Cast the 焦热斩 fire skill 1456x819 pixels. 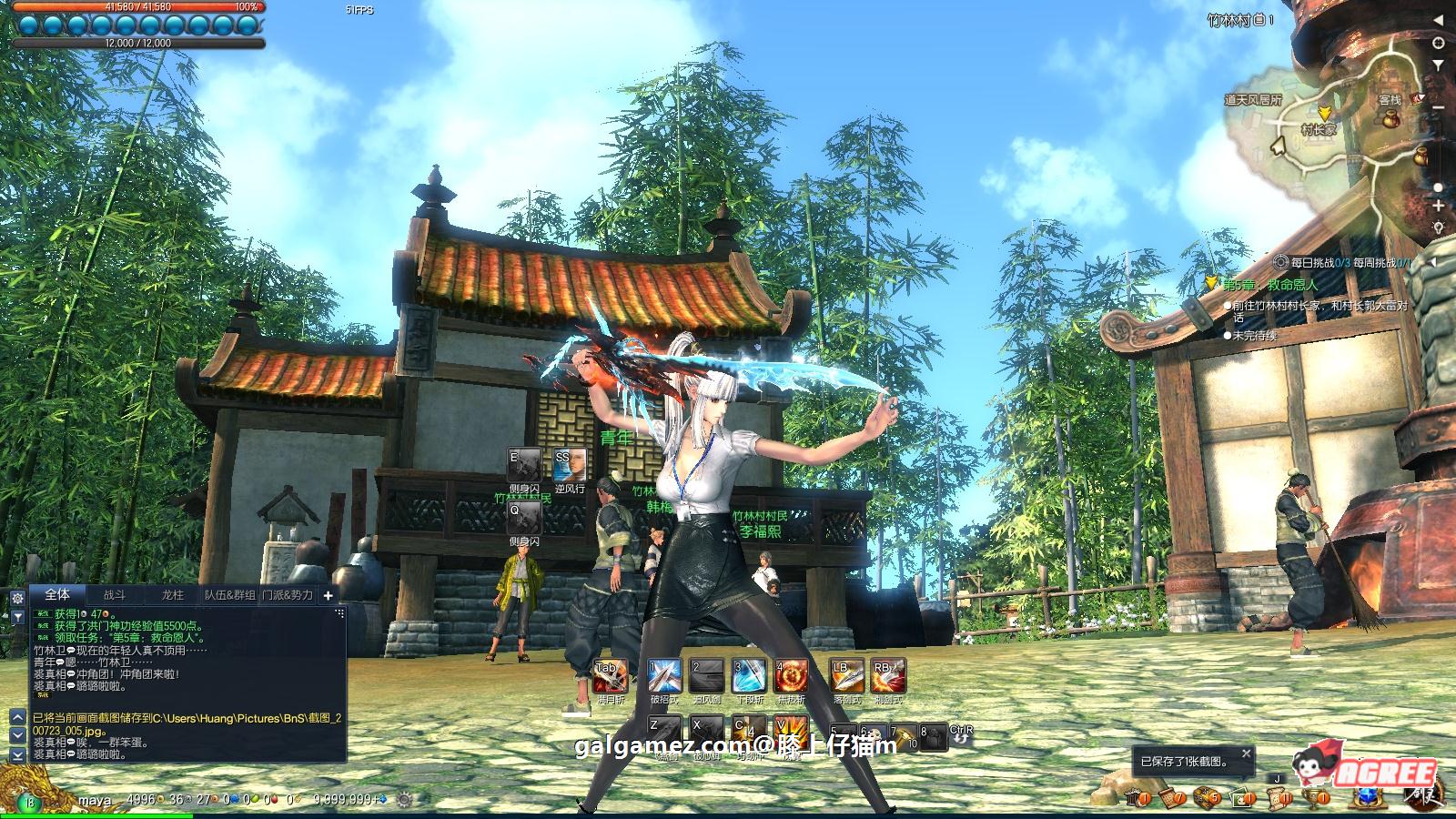[791, 677]
